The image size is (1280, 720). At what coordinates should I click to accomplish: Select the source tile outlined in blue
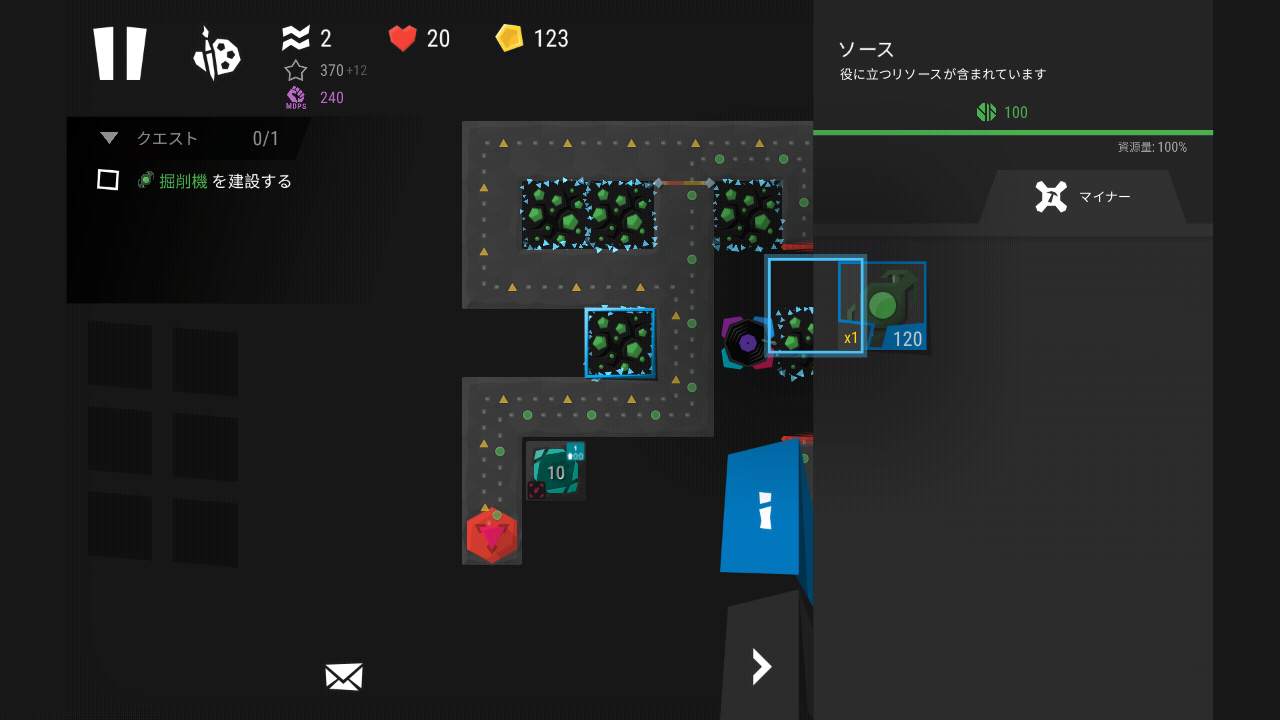pyautogui.click(x=620, y=342)
